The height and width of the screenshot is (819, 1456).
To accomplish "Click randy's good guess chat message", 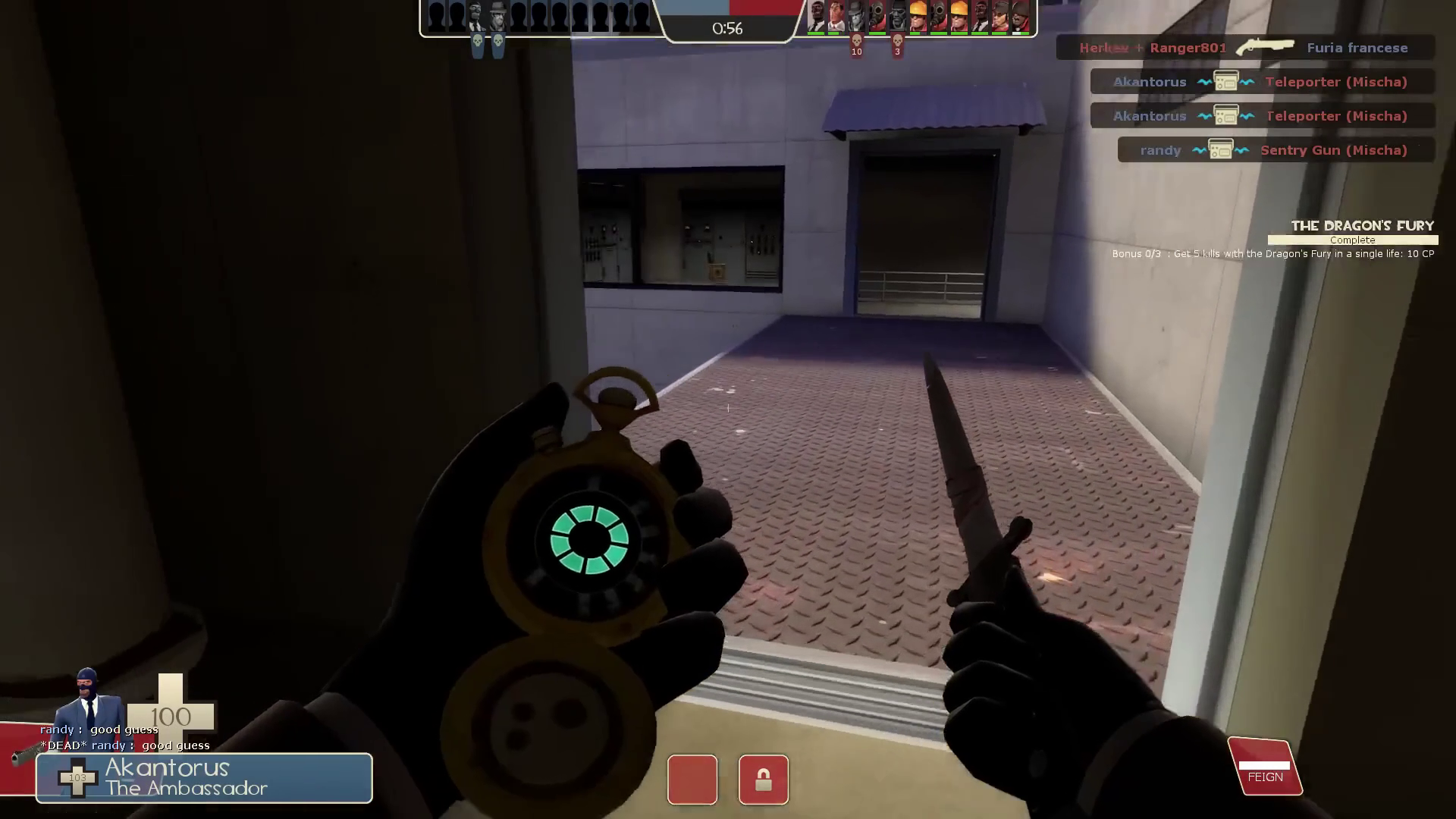I will 99,729.
